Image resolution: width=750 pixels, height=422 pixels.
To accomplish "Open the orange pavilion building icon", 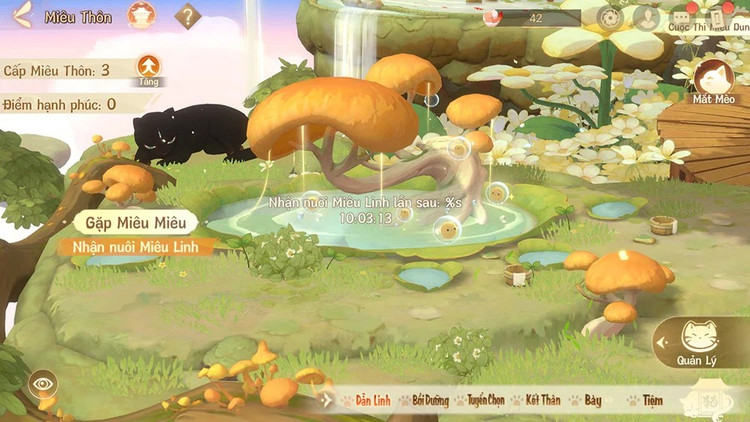I will pyautogui.click(x=141, y=15).
